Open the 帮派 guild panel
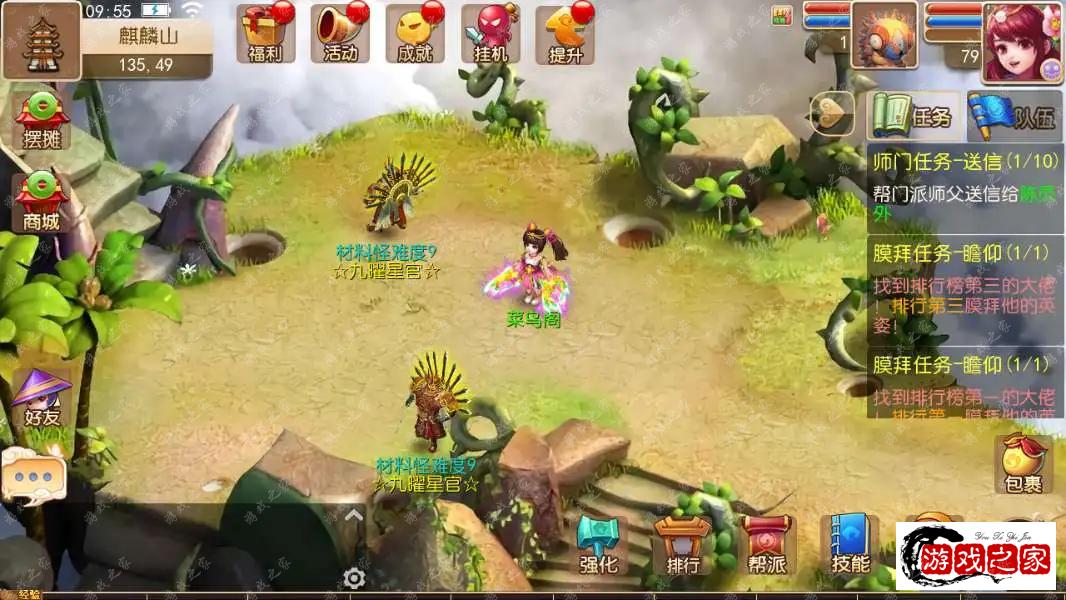 click(x=767, y=547)
